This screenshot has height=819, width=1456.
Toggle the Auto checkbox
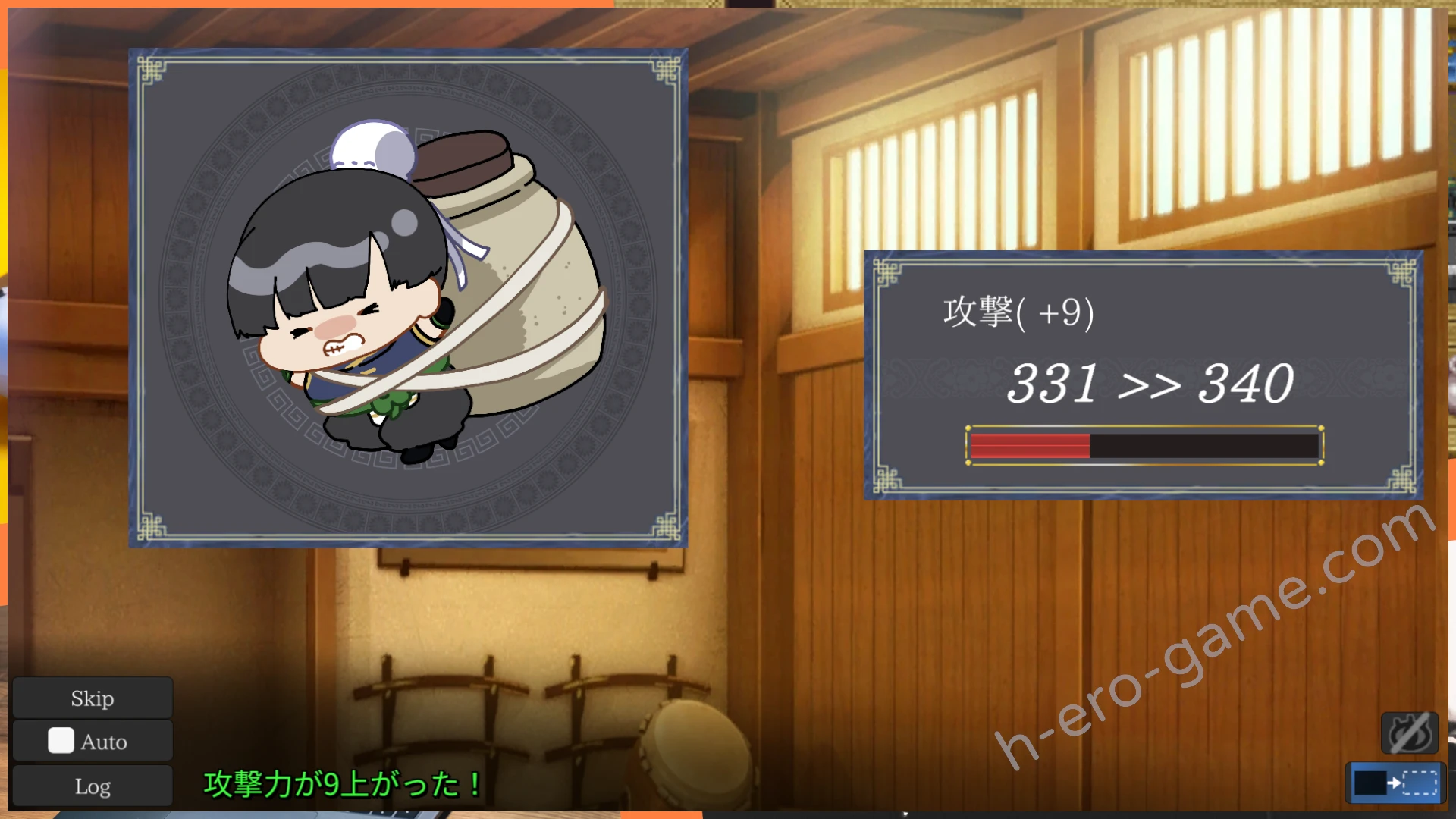(61, 741)
